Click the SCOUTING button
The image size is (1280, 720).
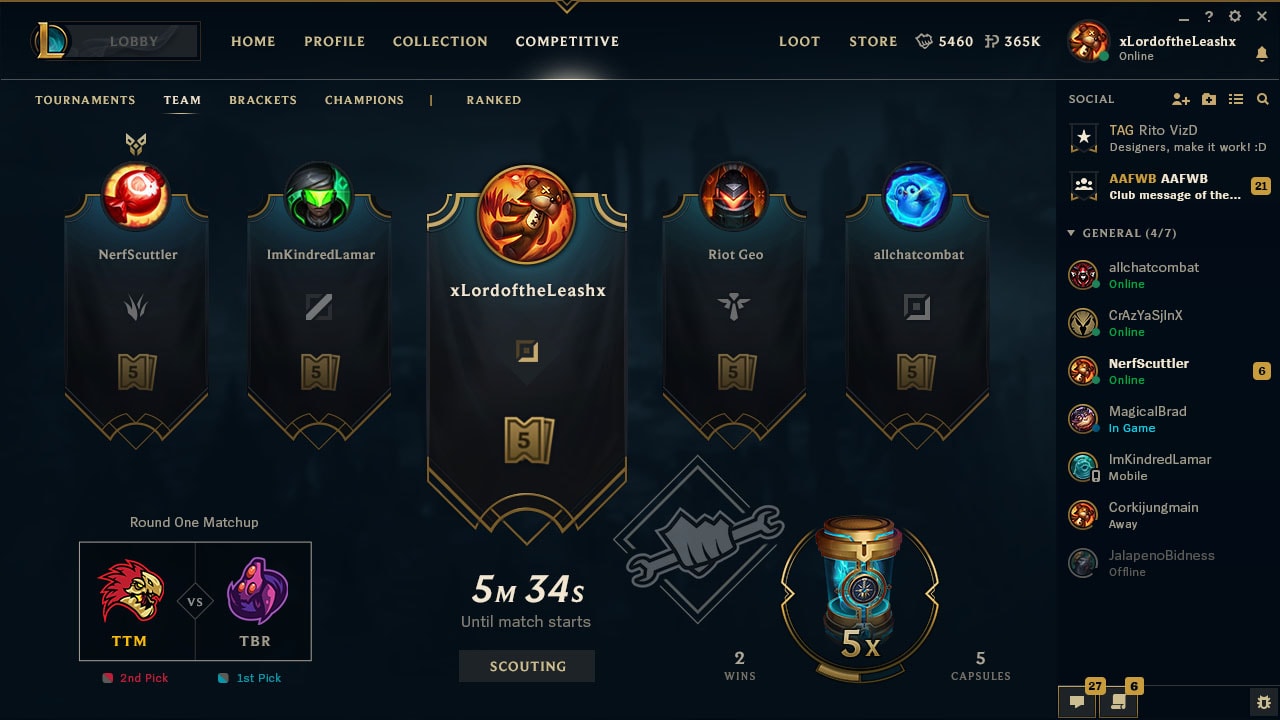pyautogui.click(x=527, y=666)
